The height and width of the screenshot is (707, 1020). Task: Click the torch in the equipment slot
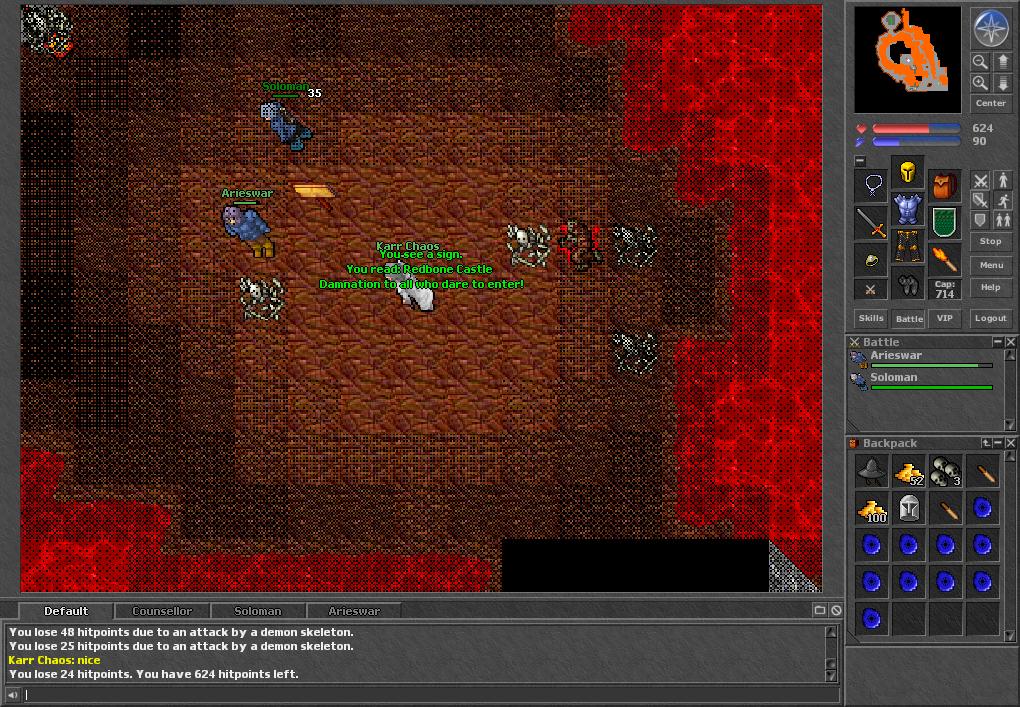(x=944, y=259)
